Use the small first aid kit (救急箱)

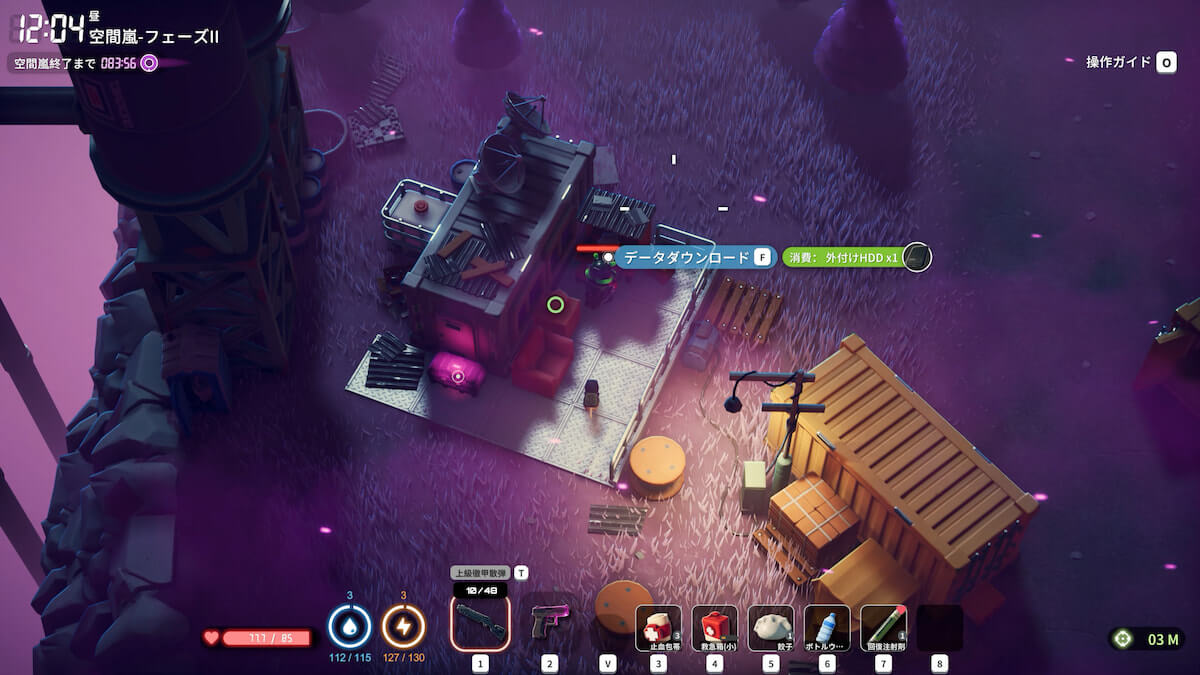coord(714,628)
